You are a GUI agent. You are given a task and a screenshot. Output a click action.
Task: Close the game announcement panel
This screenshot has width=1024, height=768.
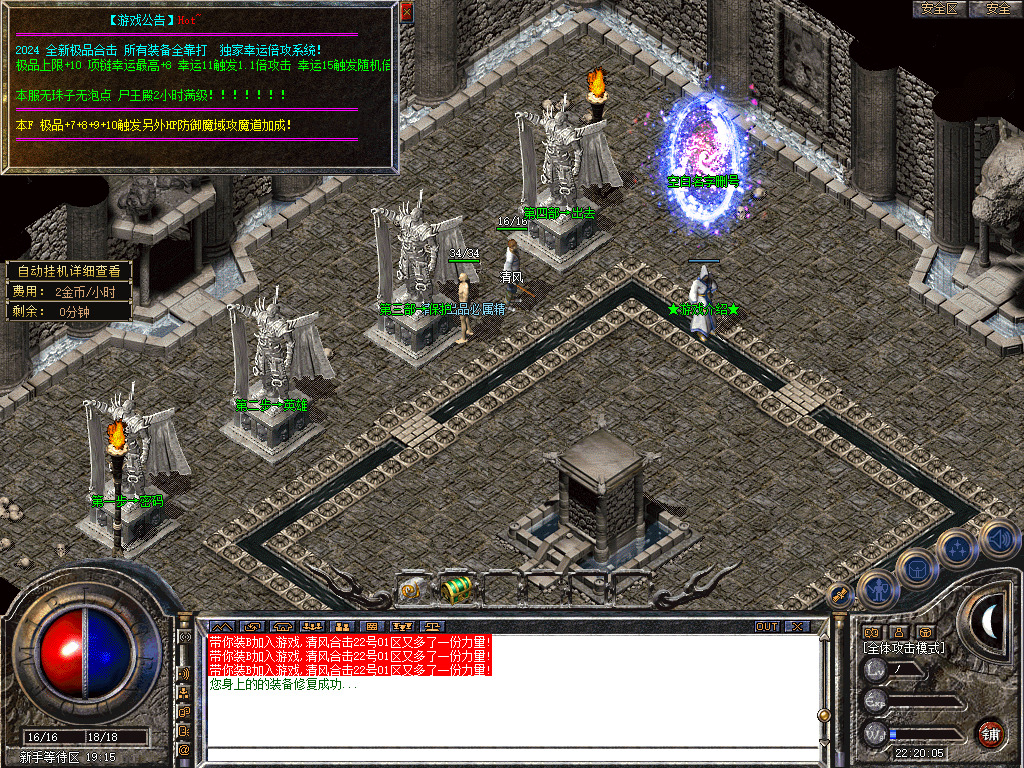(x=406, y=12)
